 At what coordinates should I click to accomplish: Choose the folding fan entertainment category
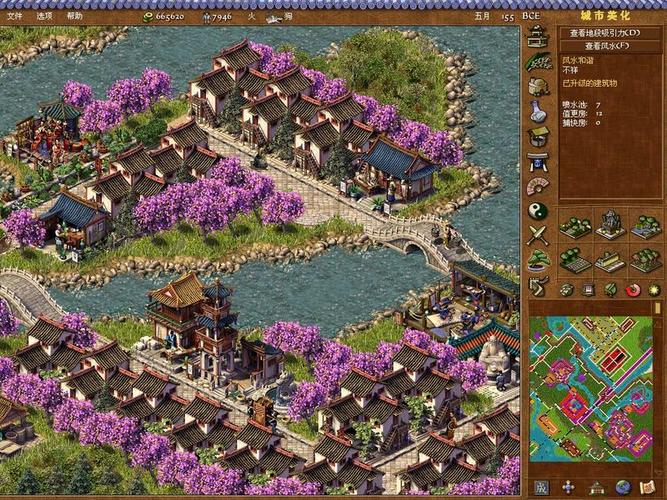pos(538,186)
